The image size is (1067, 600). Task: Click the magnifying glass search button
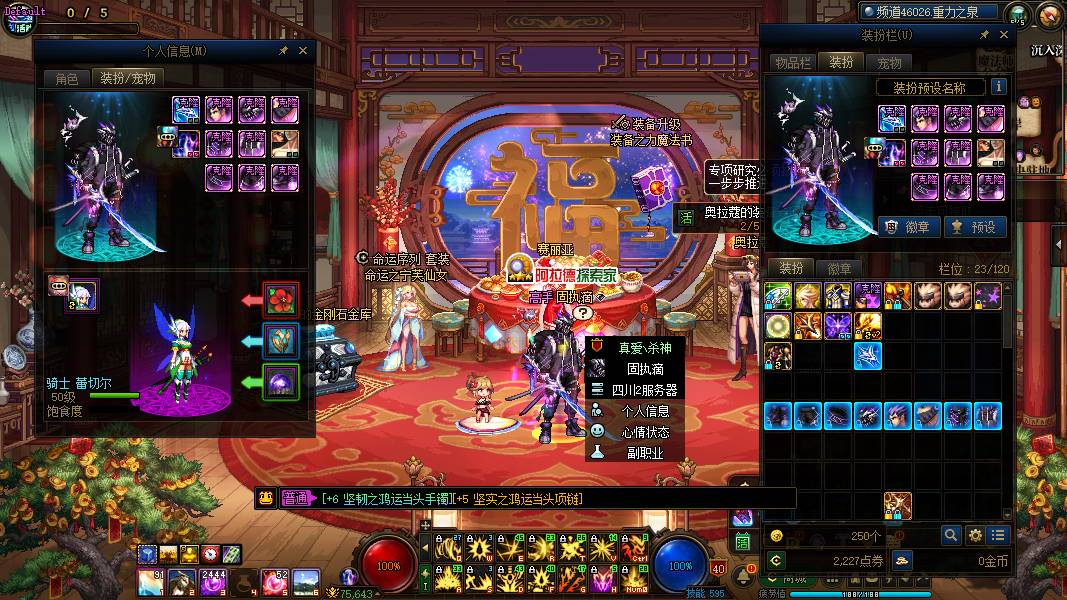click(x=949, y=535)
